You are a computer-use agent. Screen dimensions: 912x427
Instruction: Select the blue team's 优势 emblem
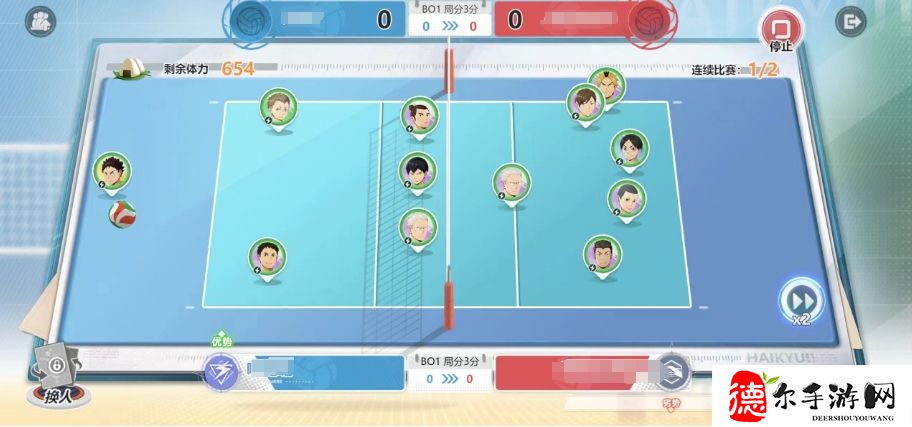220,372
